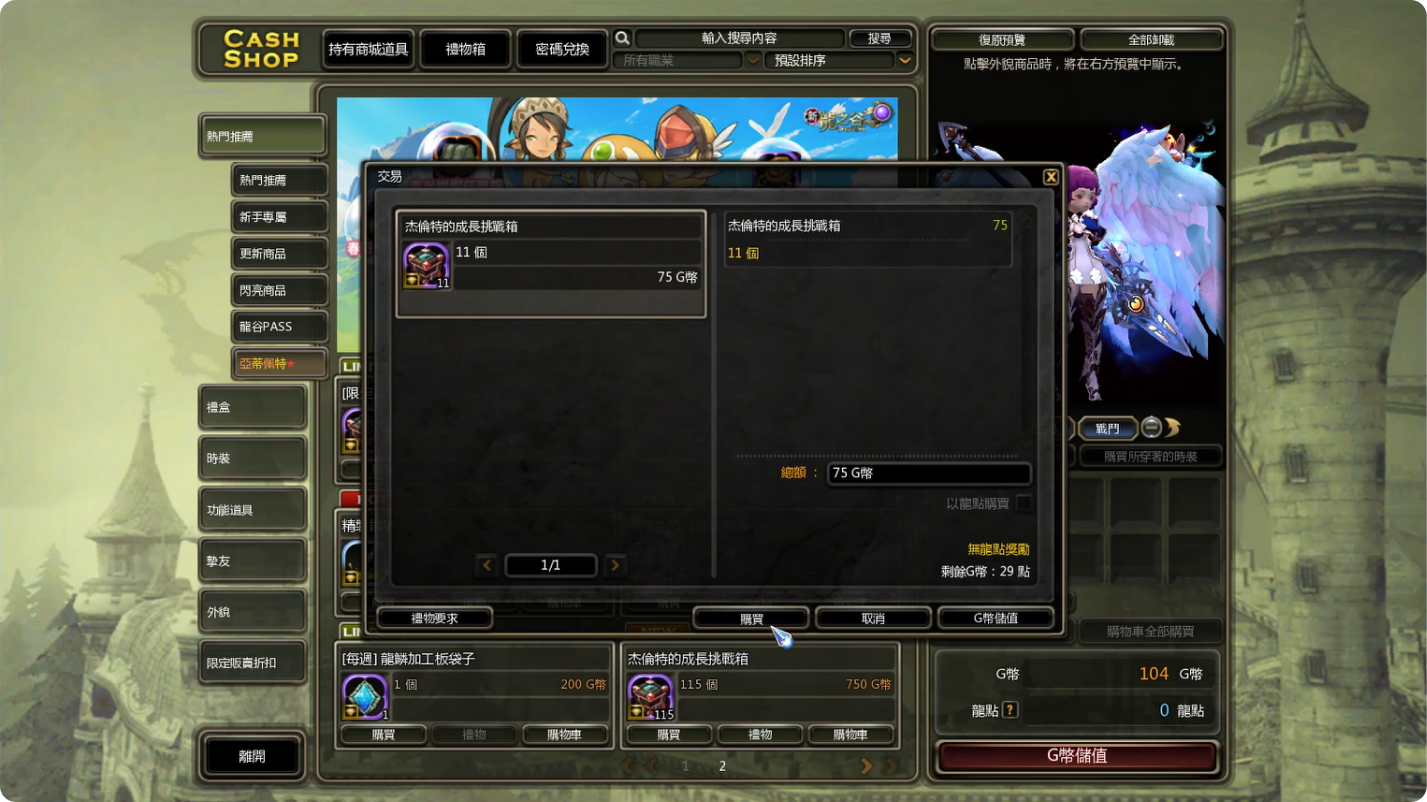Viewport: 1427px width, 802px height.
Task: Click the 搜尋 search button
Action: pyautogui.click(x=880, y=38)
